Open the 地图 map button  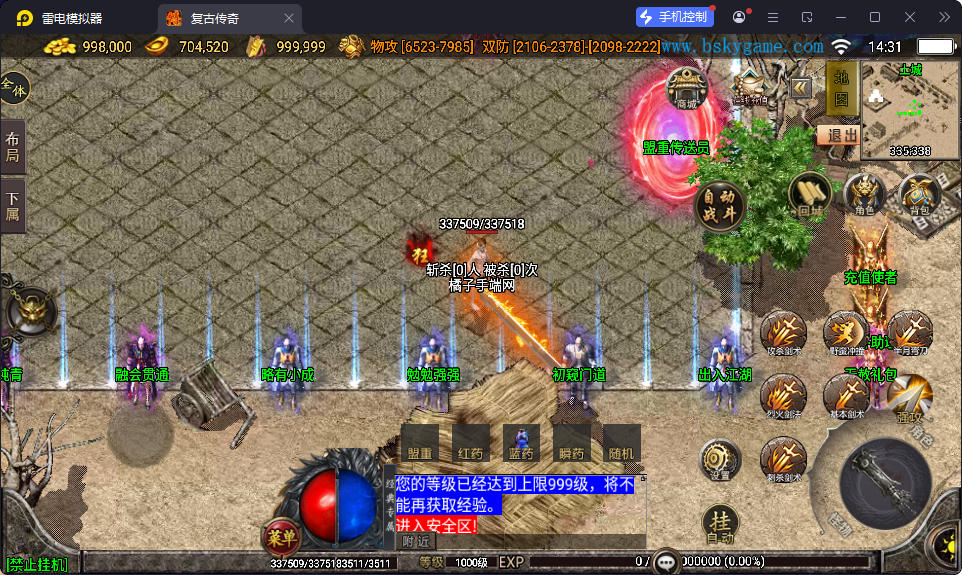click(841, 88)
